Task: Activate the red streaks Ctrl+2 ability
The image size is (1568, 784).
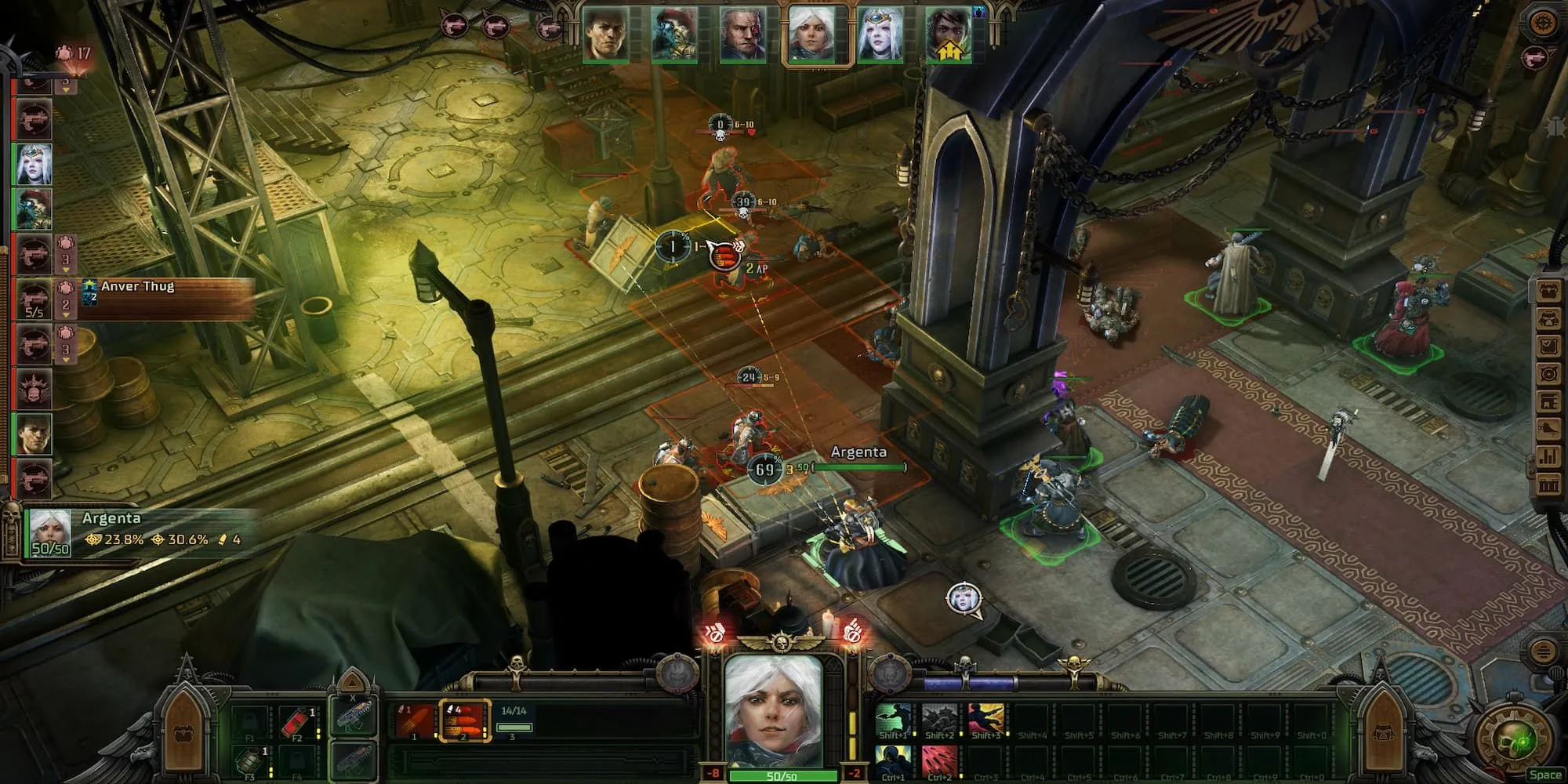Action: click(x=938, y=761)
